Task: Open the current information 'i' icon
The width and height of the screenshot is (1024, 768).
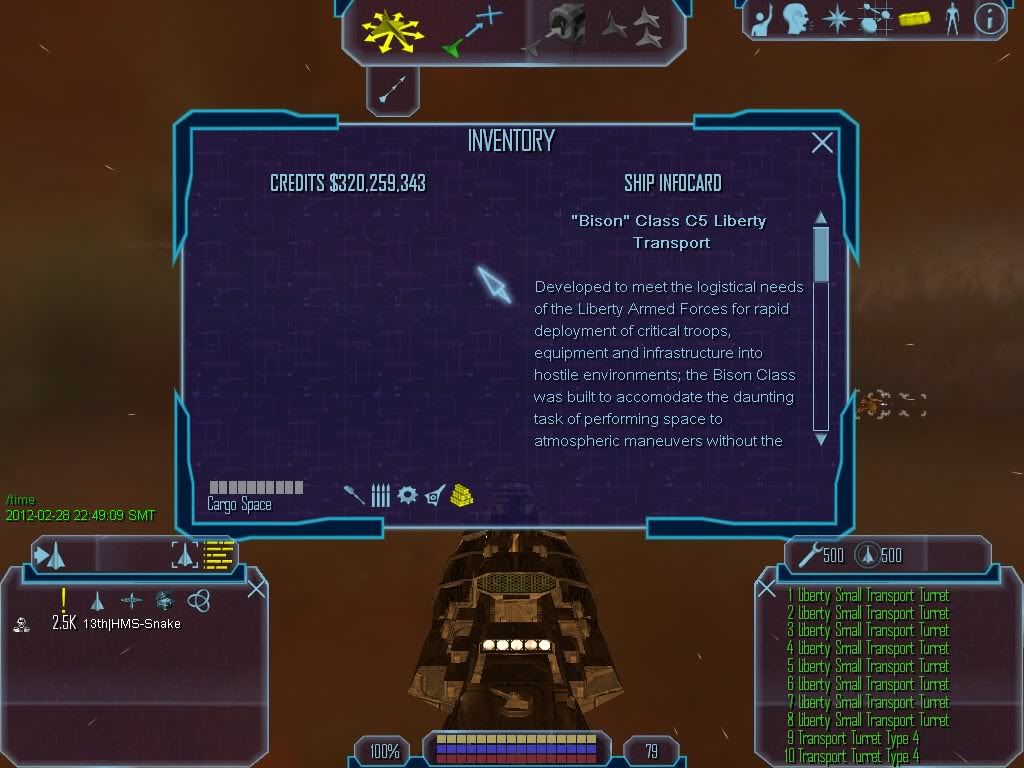Action: [989, 18]
